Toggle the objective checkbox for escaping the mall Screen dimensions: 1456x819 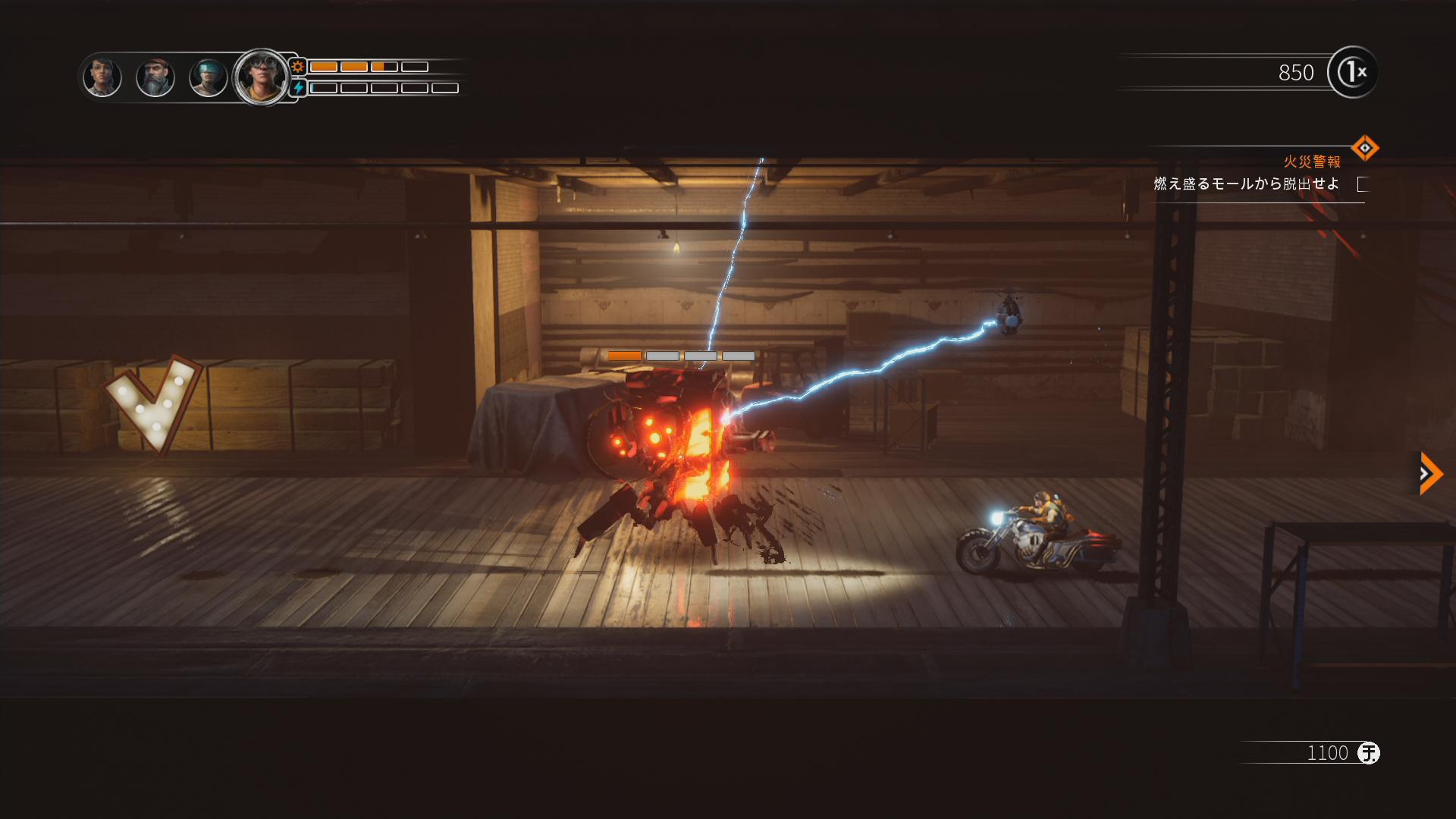point(1363,184)
